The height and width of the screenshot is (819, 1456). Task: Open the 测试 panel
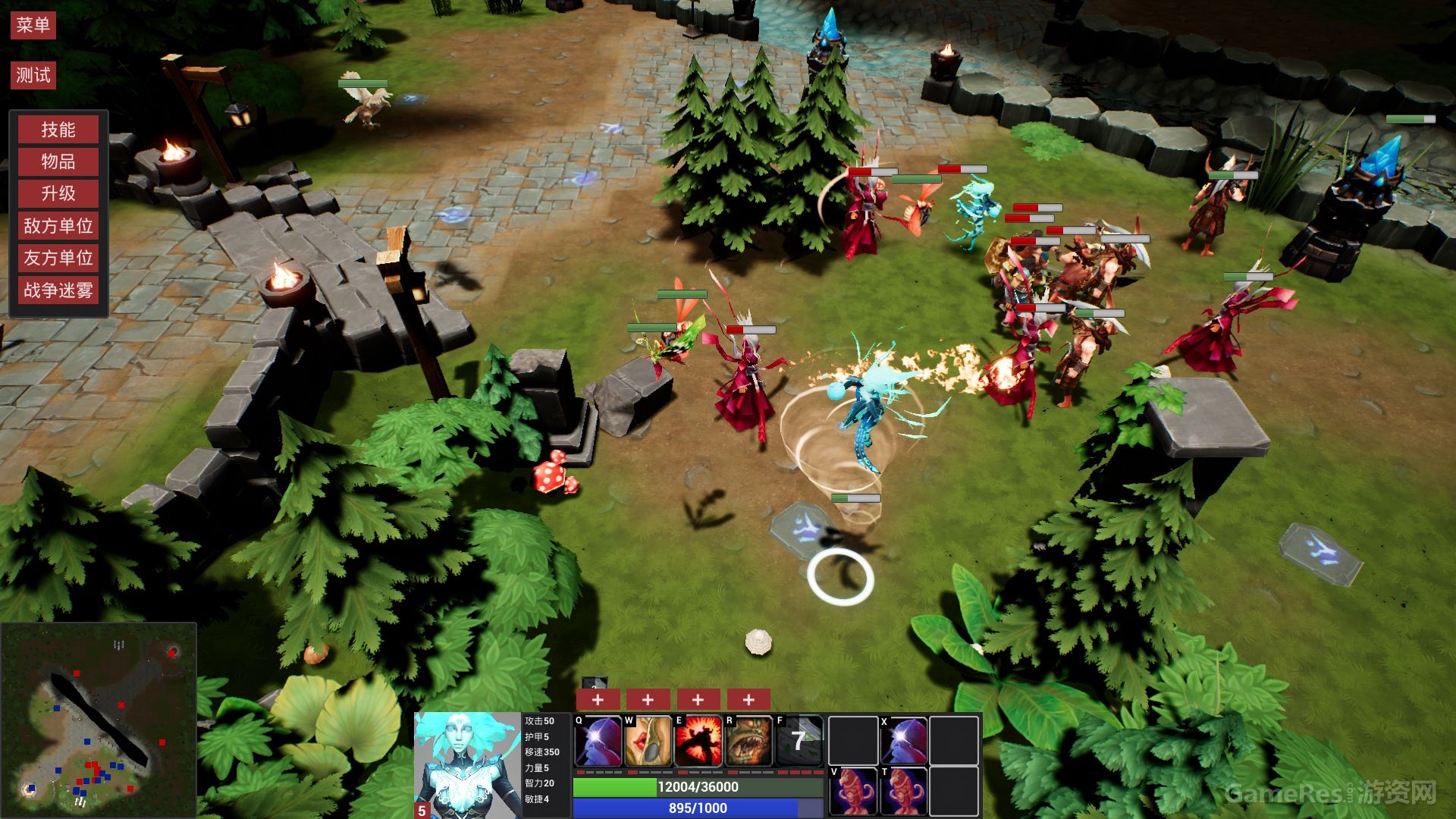tap(33, 75)
